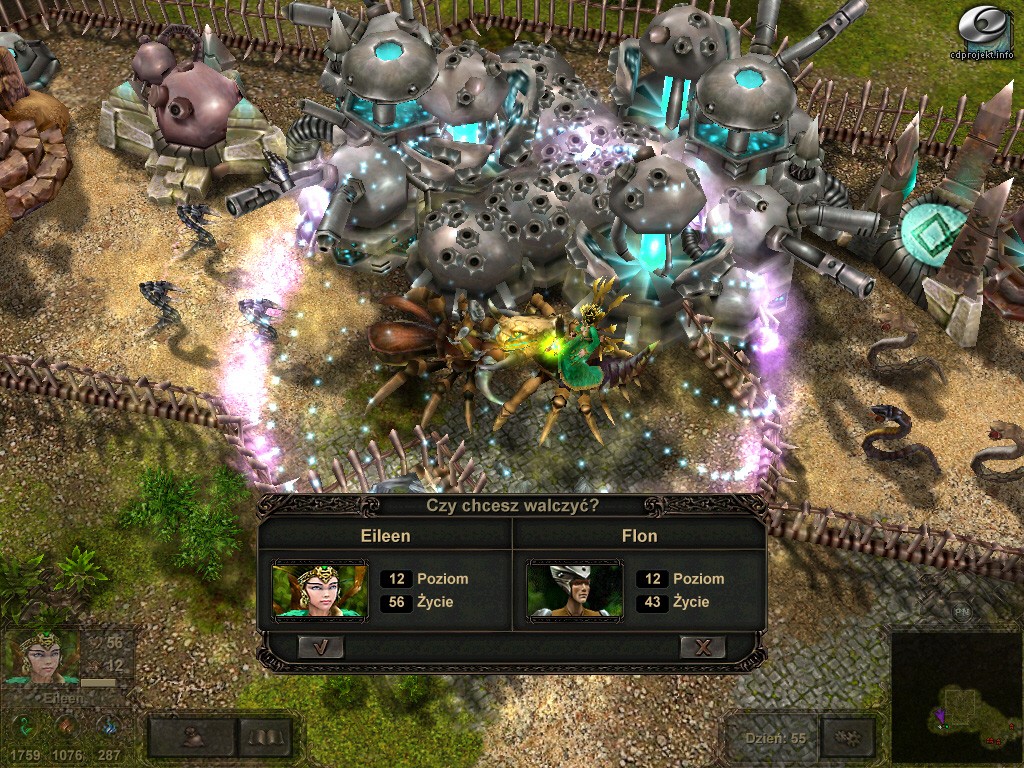Decline the fight with the X button

tap(702, 647)
